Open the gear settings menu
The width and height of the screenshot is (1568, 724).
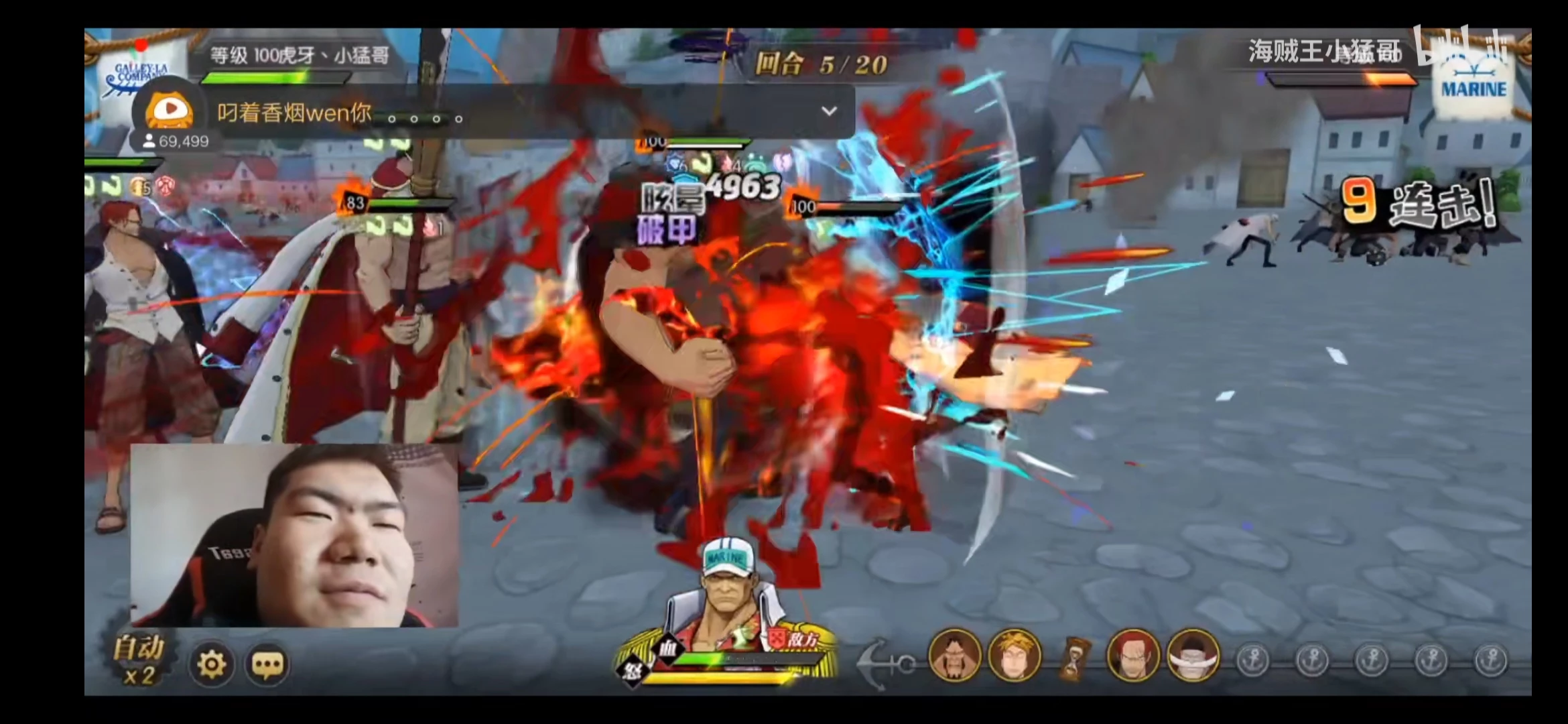click(212, 664)
